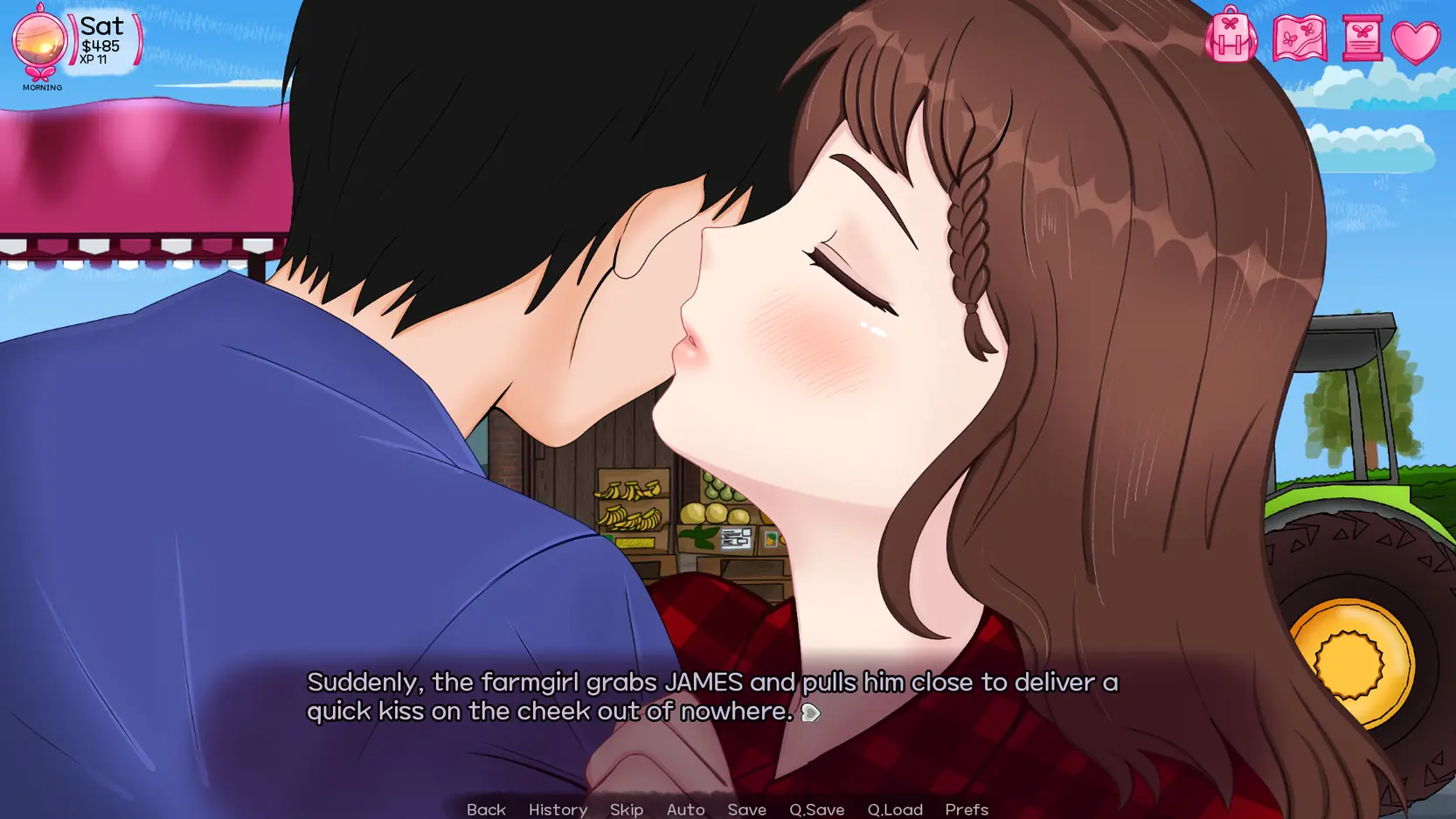Open the Prefs settings
The height and width of the screenshot is (819, 1456).
(x=967, y=809)
